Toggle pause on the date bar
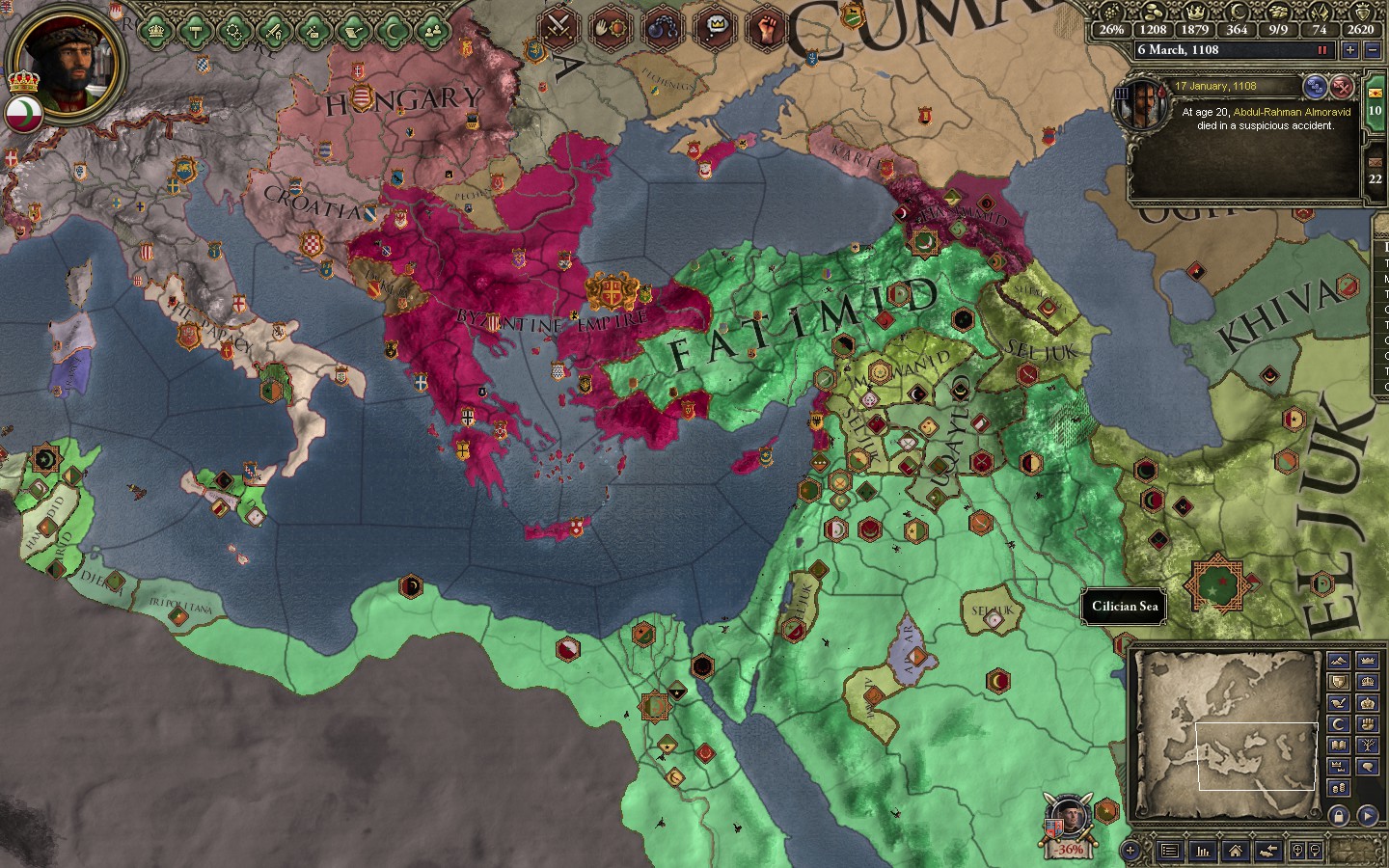The image size is (1389, 868). point(1322,50)
